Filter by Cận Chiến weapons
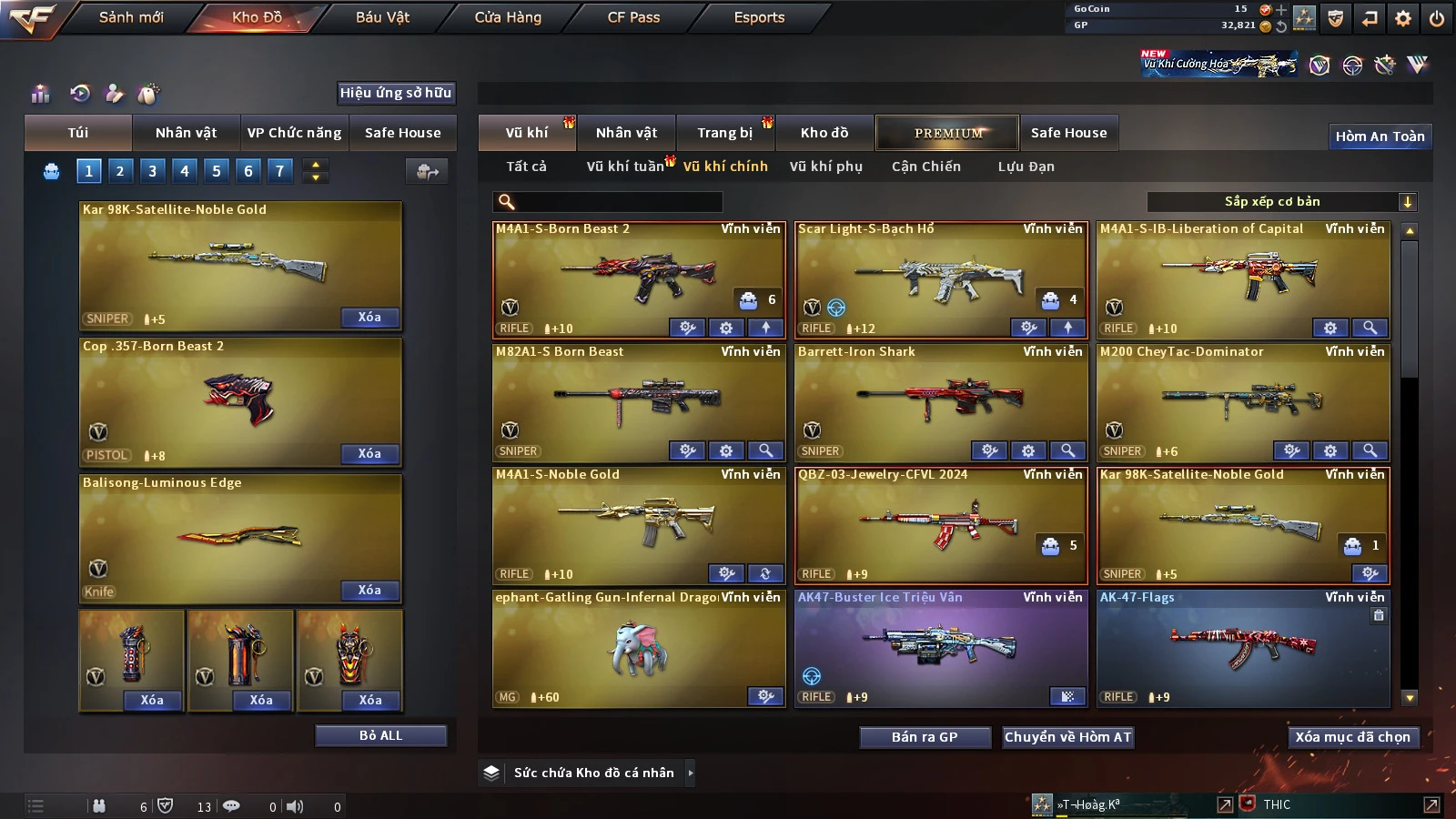 pyautogui.click(x=925, y=167)
